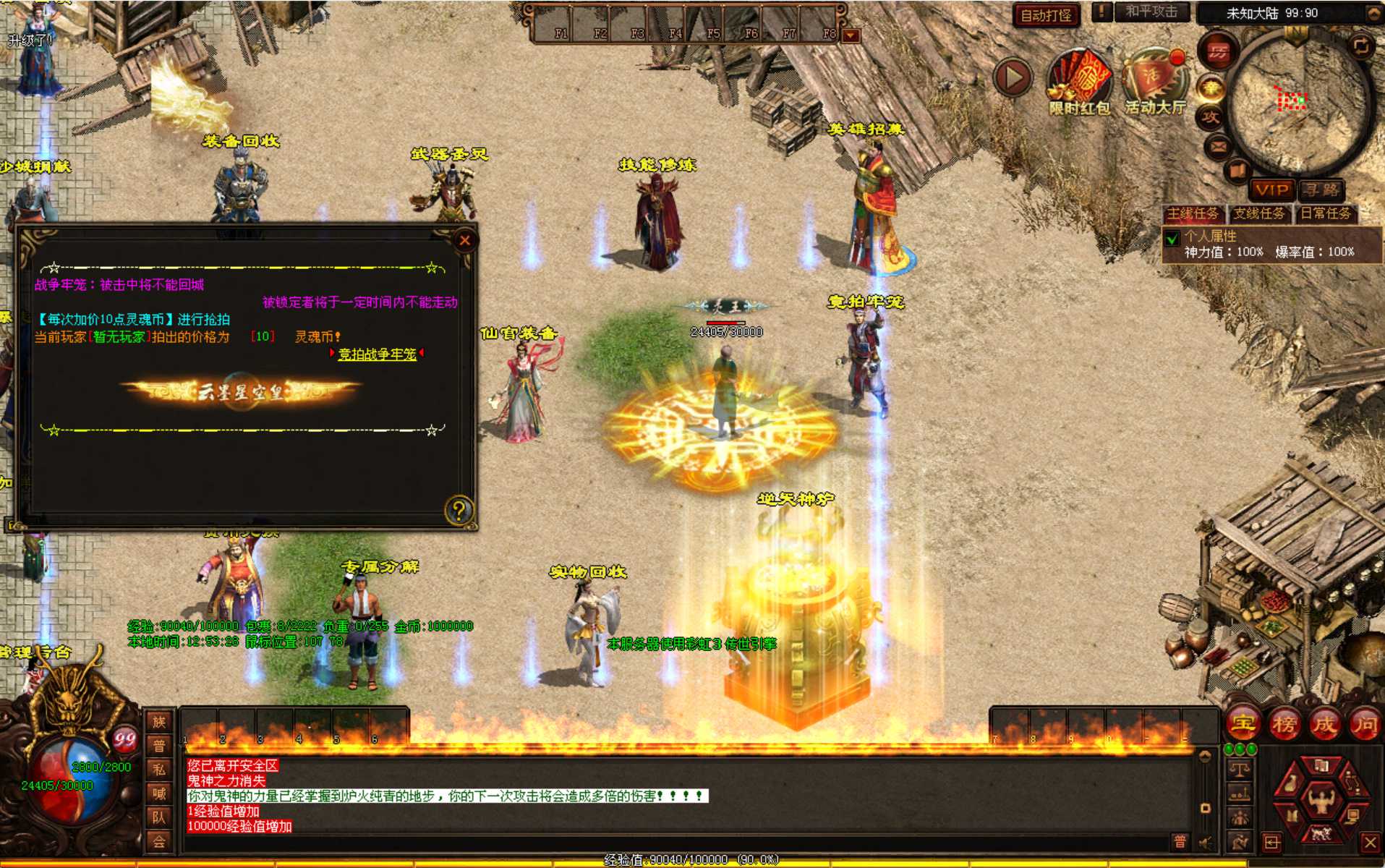Screen dimensions: 1385x868
Task: Toggle the 个人属性 checkbox
Action: (x=1172, y=238)
